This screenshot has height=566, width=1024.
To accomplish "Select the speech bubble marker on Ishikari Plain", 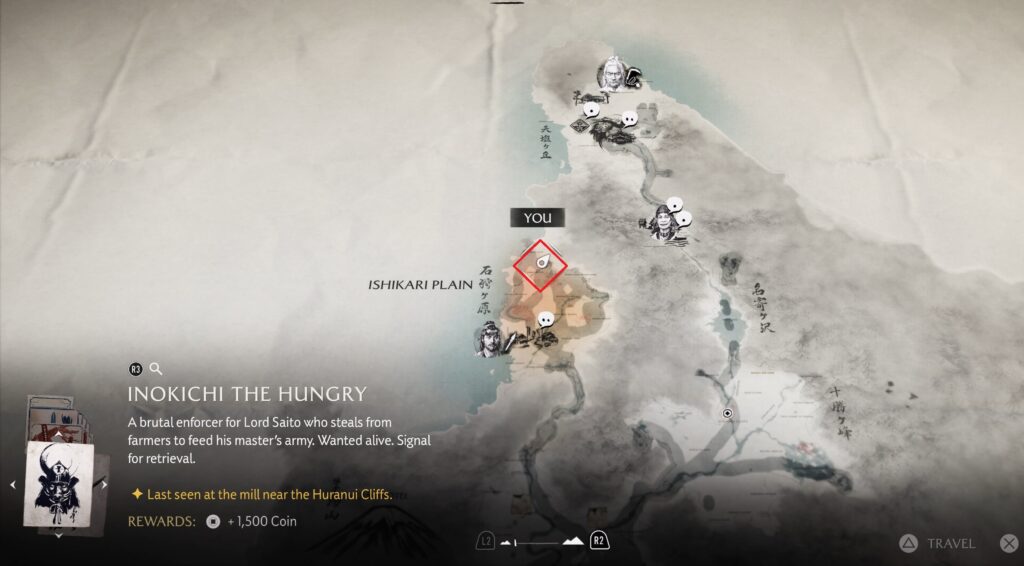I will point(545,320).
